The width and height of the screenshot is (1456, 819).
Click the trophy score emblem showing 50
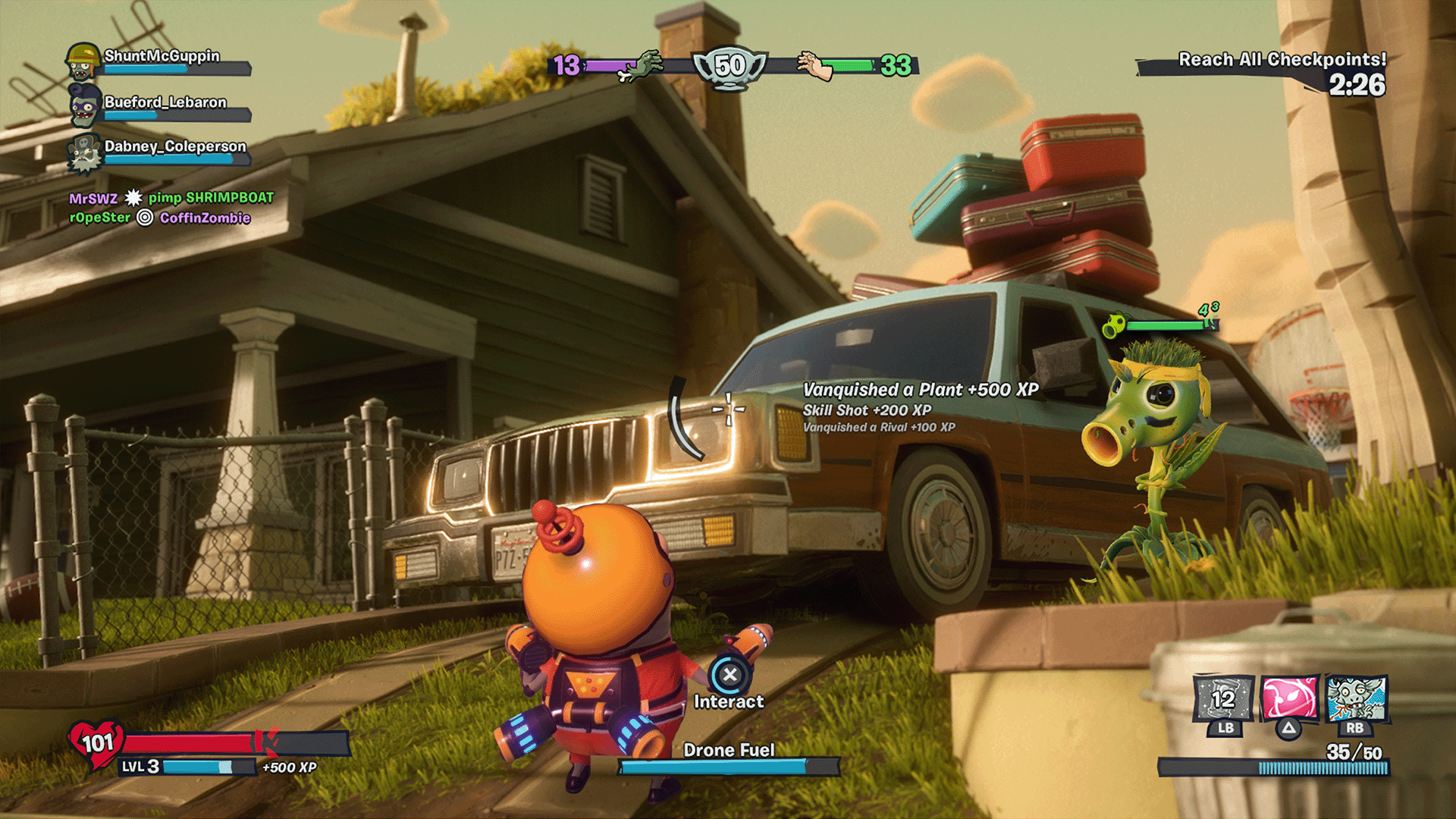point(730,67)
